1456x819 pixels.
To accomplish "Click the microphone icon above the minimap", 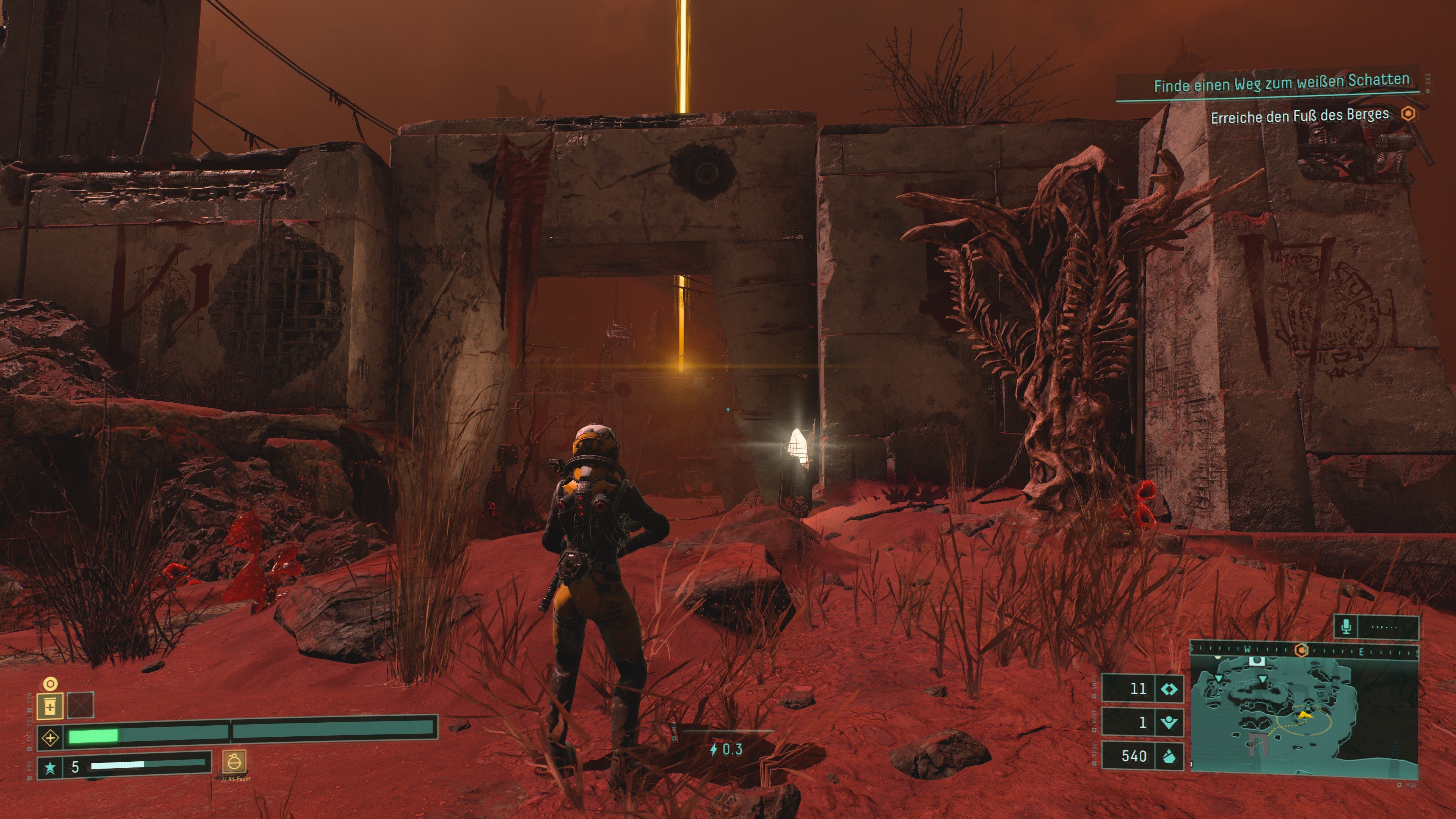I will (1346, 626).
